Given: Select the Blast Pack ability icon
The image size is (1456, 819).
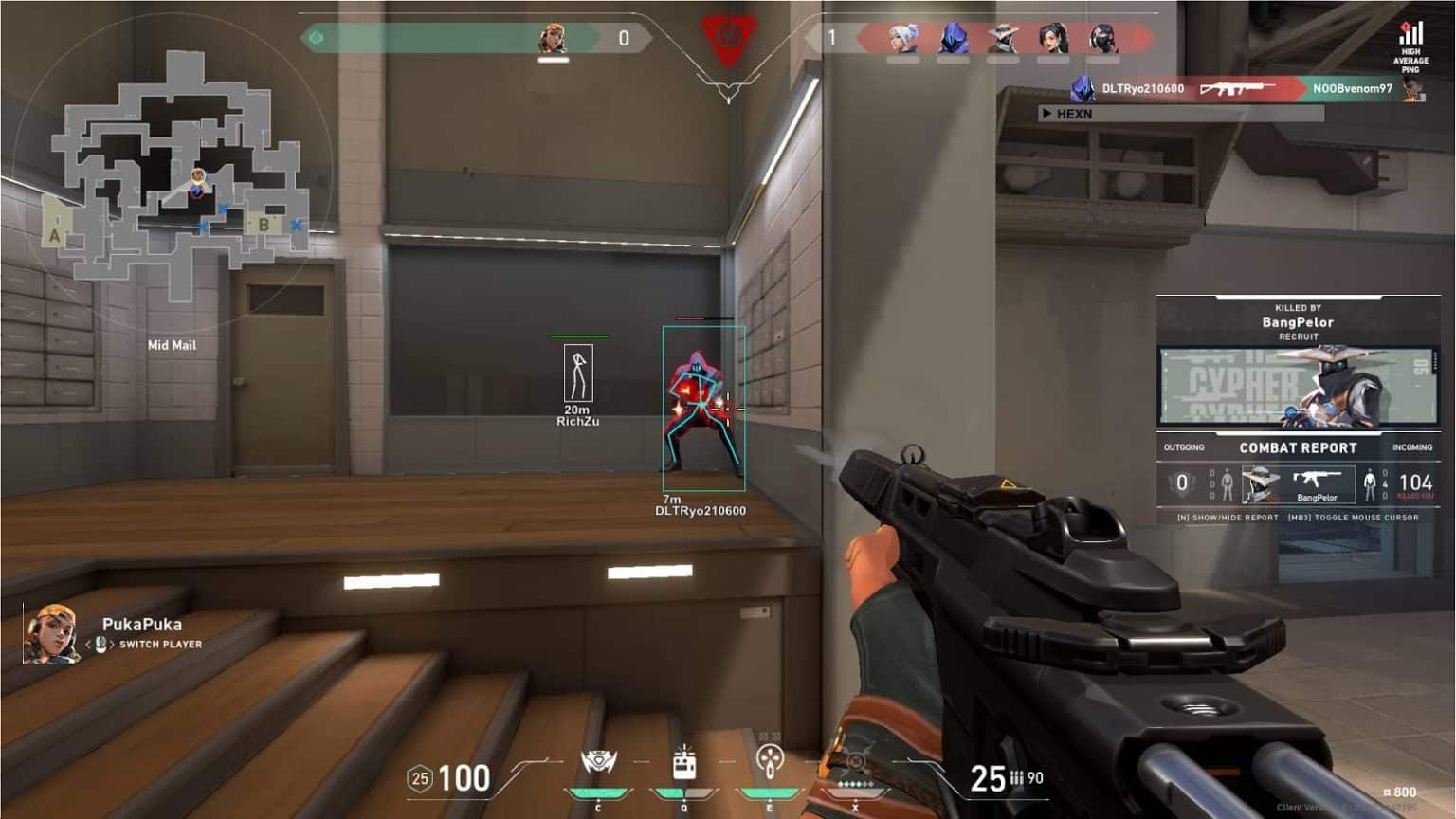Looking at the screenshot, I should point(684,763).
